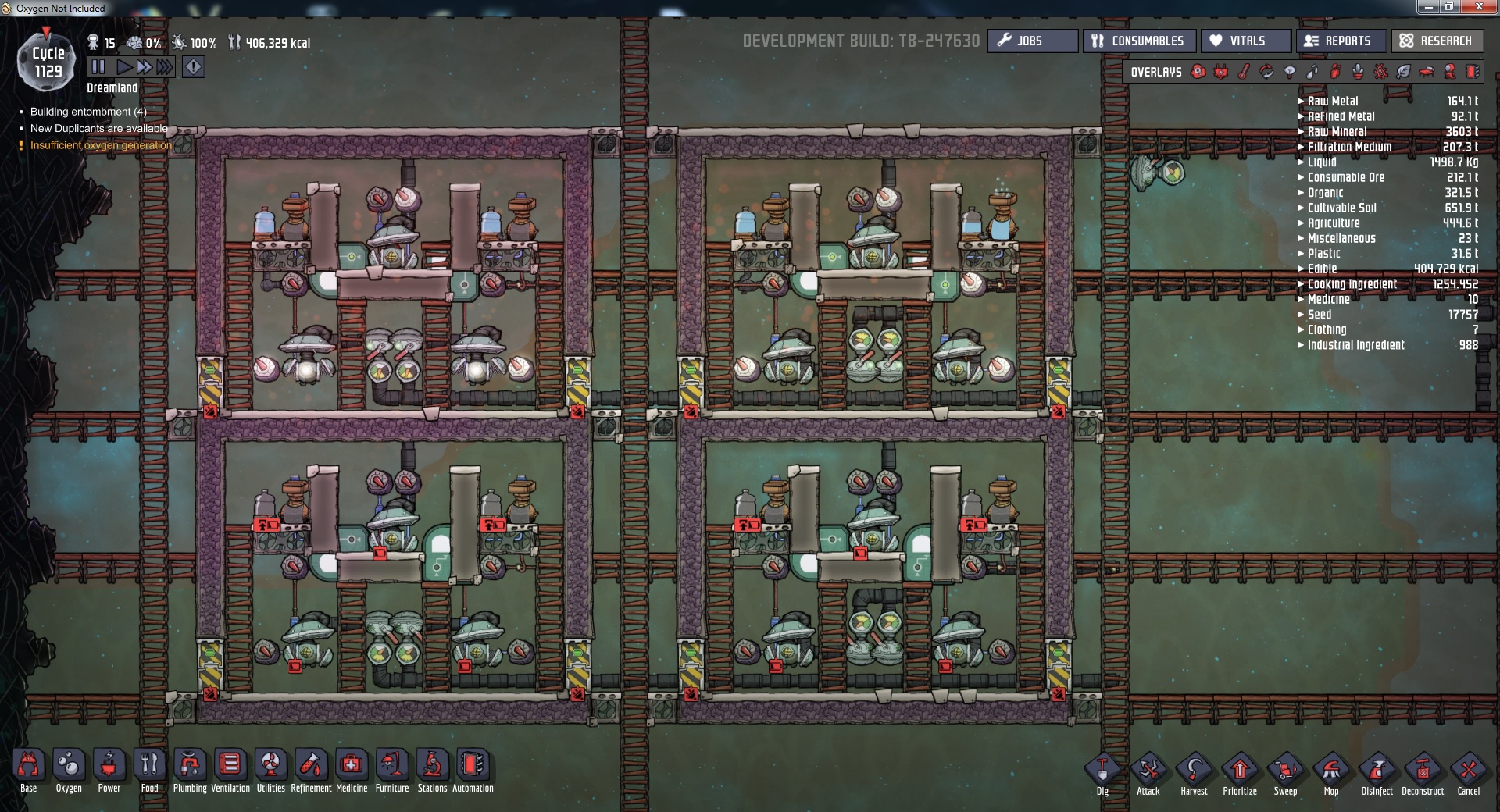Select the Deconstruct tool
The height and width of the screenshot is (812, 1500).
click(1422, 769)
